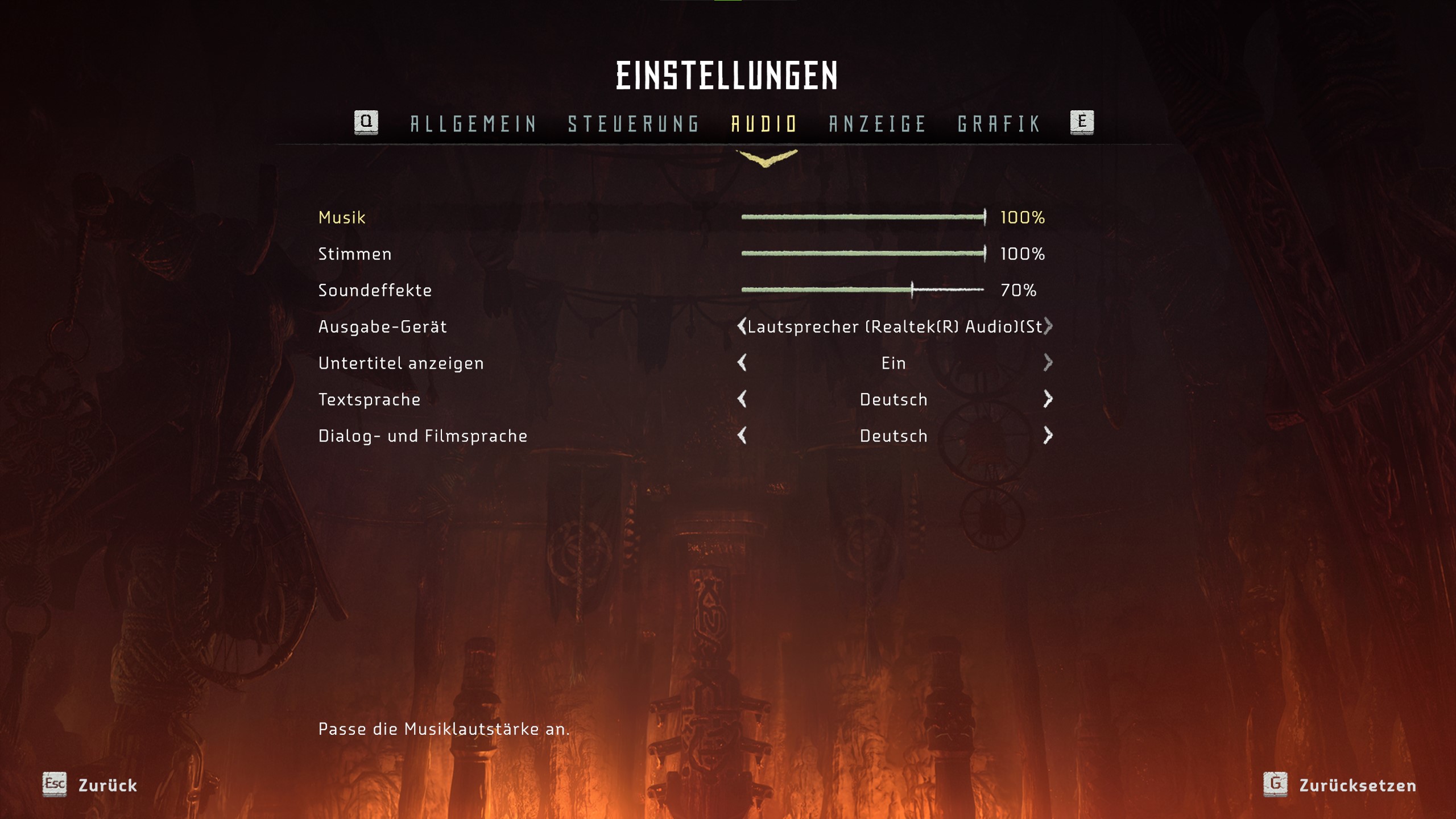Select the Soundeffekte settings row

375,290
